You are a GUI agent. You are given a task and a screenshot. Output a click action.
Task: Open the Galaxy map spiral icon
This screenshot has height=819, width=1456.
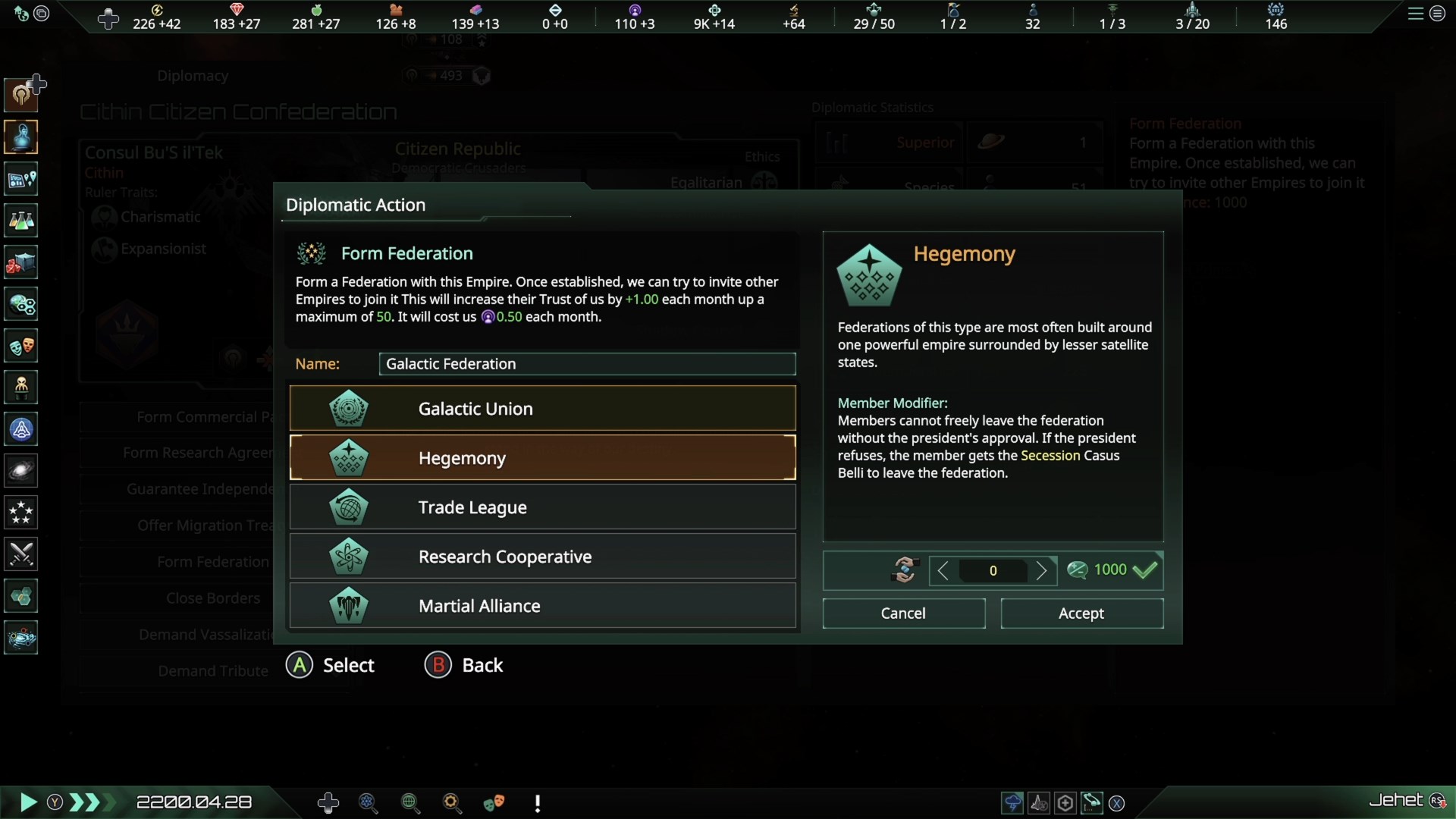pyautogui.click(x=20, y=471)
